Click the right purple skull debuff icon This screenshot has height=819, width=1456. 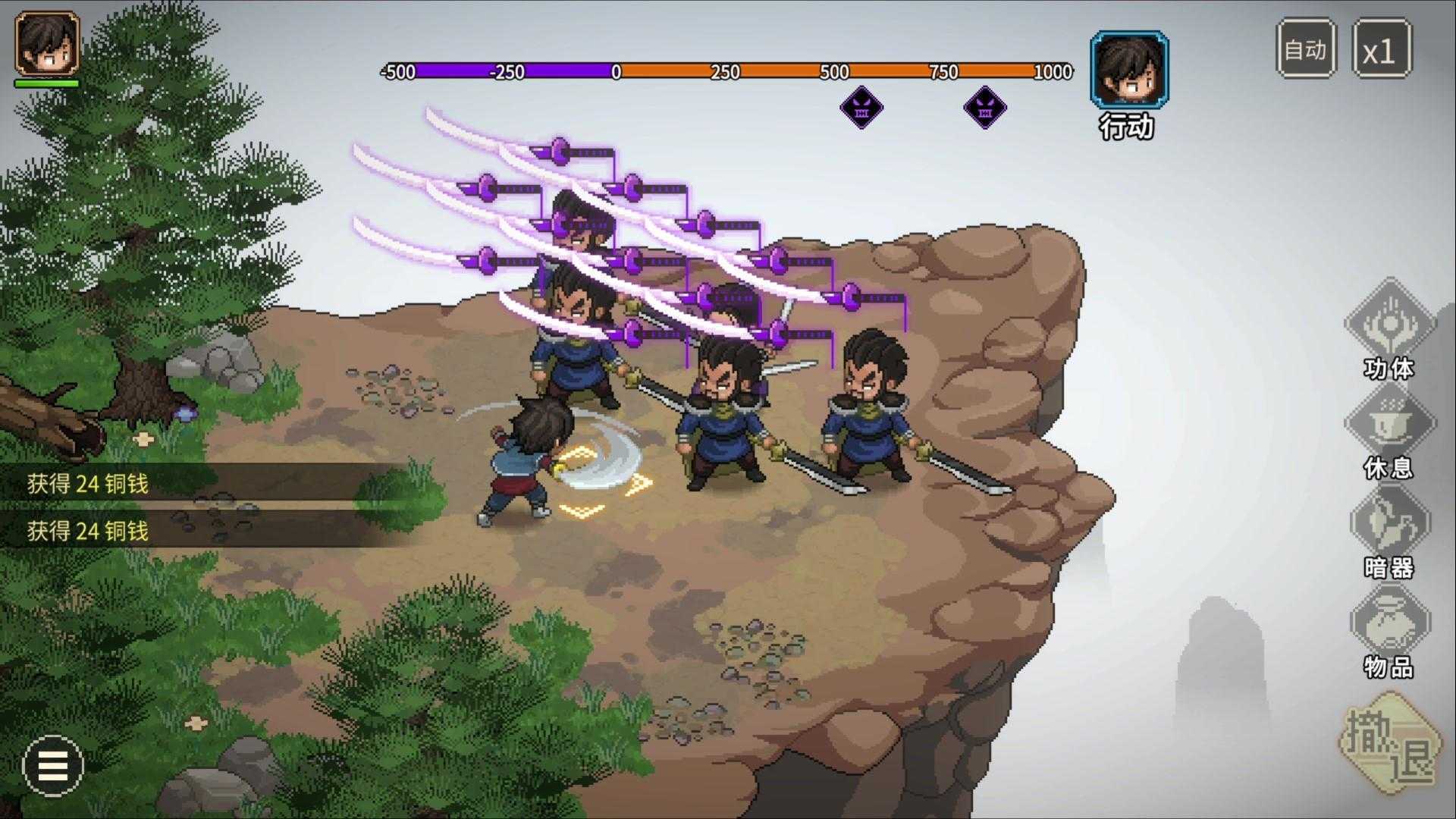tap(984, 108)
